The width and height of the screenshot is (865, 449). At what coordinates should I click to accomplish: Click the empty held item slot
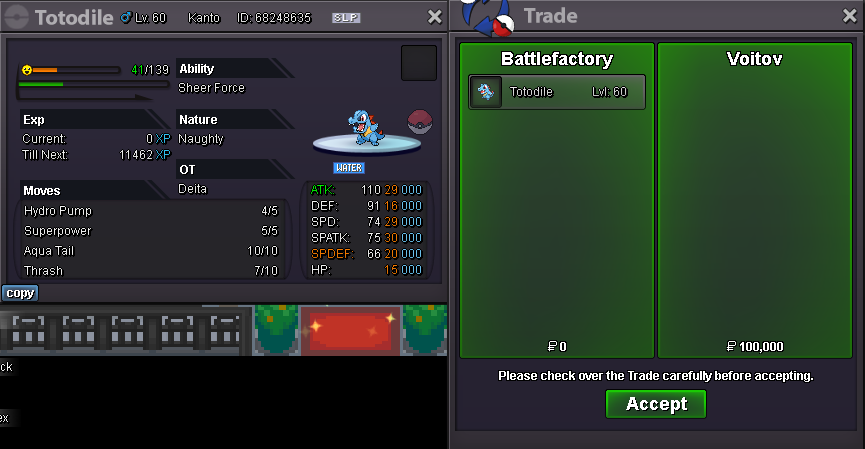tap(419, 63)
